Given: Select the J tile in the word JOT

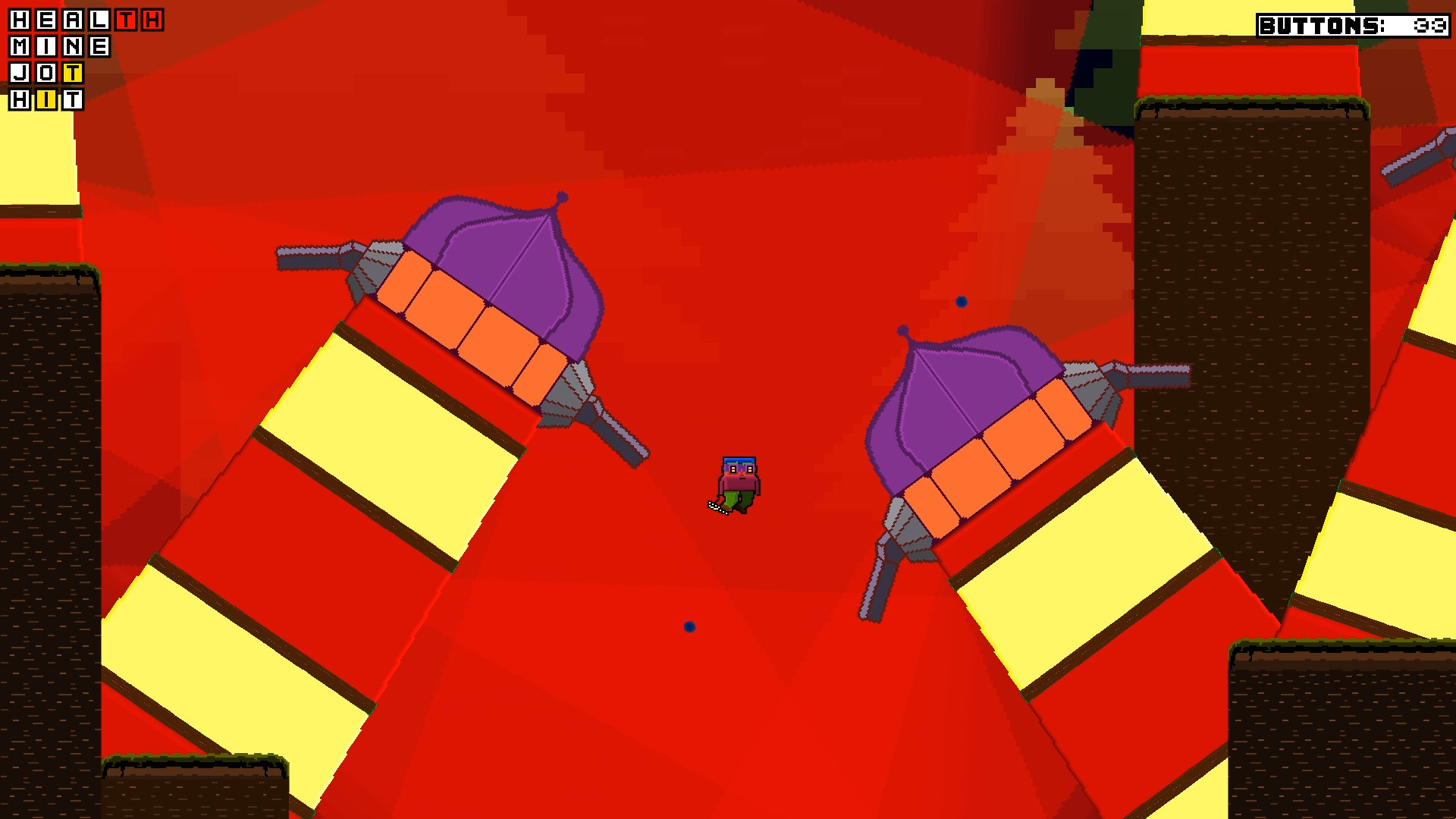Looking at the screenshot, I should click(x=19, y=73).
